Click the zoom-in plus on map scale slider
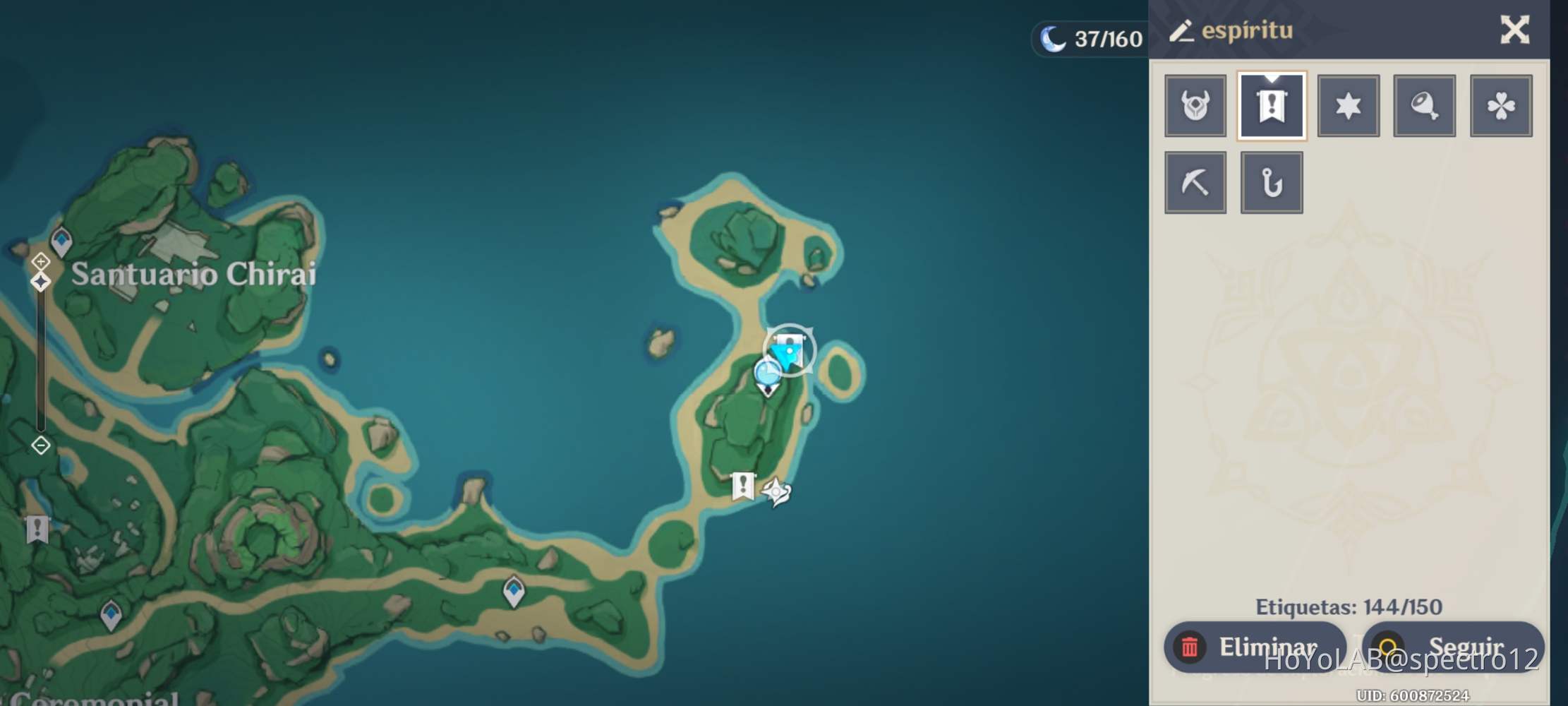The image size is (1568, 706). [40, 263]
